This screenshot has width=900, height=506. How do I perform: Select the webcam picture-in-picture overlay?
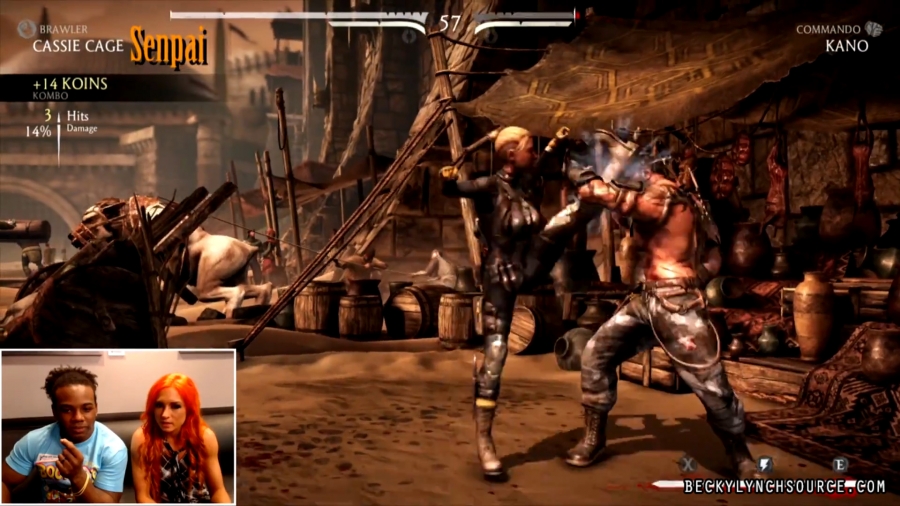[x=118, y=426]
